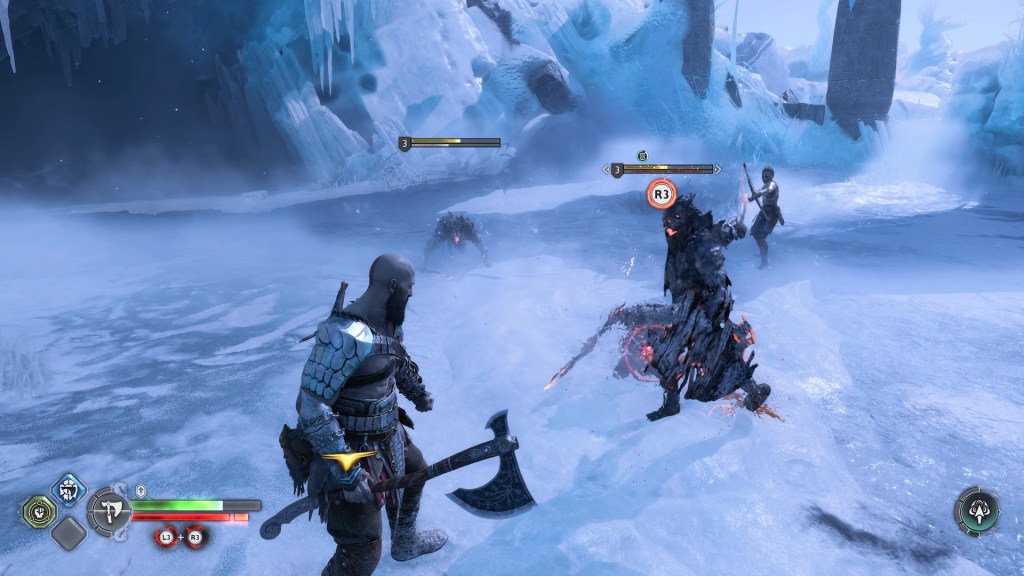The width and height of the screenshot is (1024, 576).
Task: Activate the green fist relic ability
Action: click(38, 511)
